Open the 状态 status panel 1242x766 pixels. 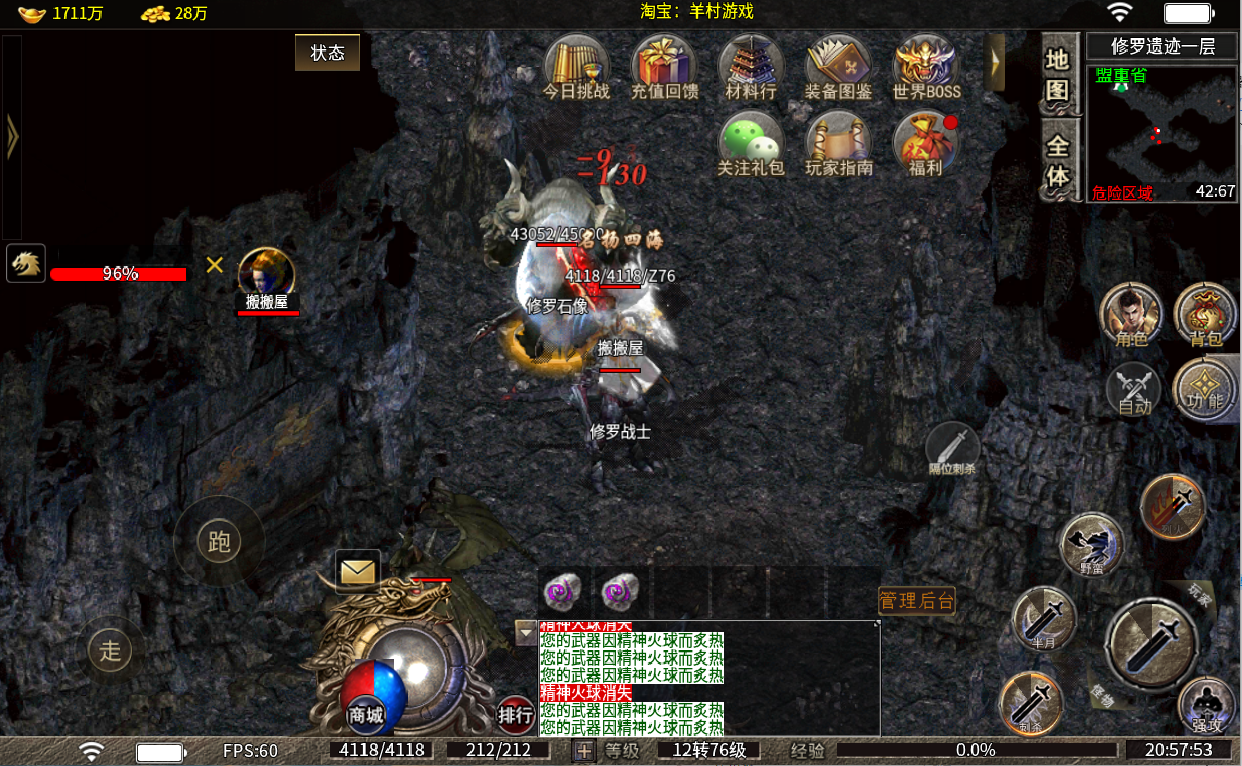(327, 53)
